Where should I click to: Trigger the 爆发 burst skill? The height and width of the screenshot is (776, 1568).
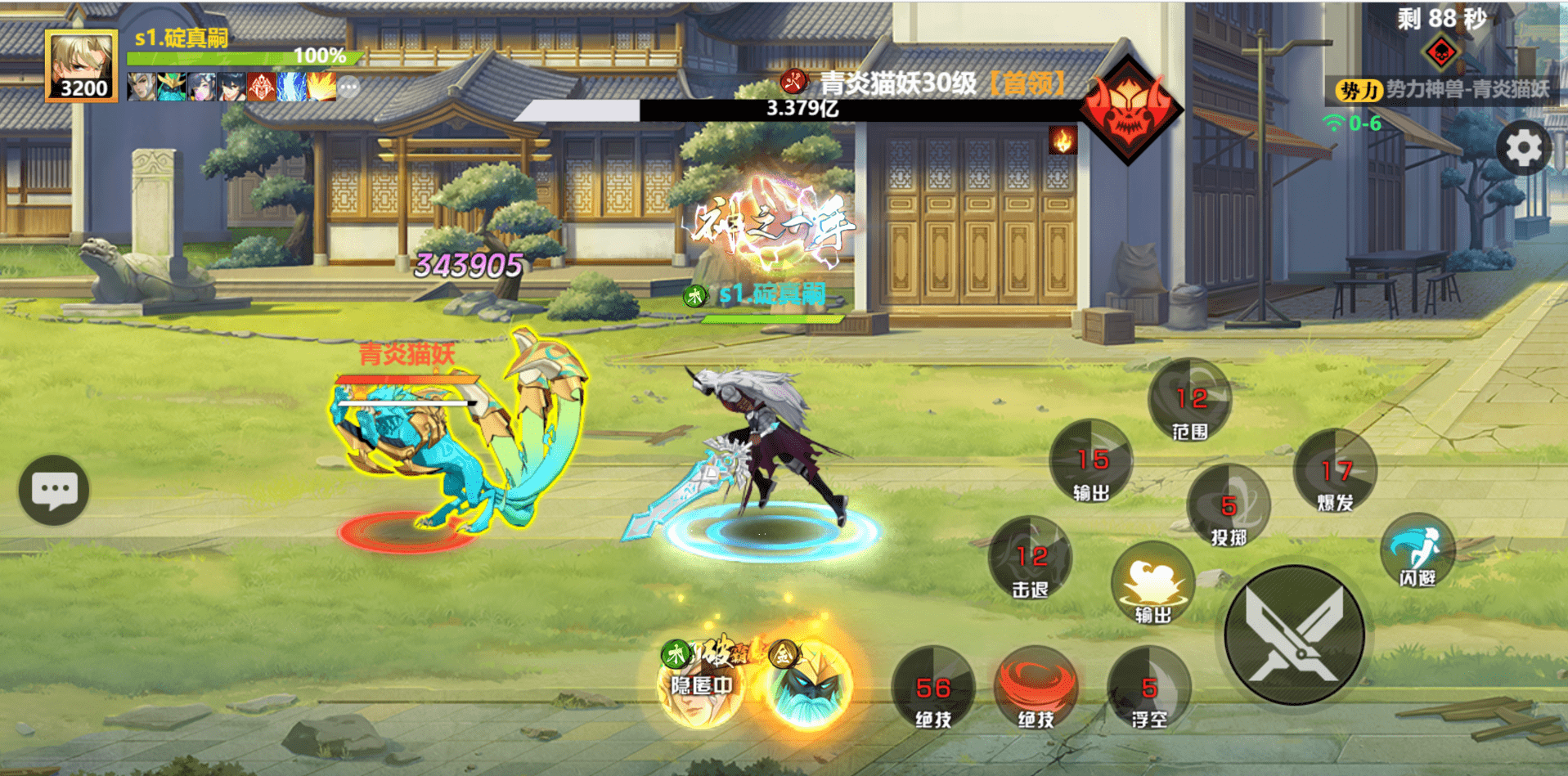tap(1335, 472)
